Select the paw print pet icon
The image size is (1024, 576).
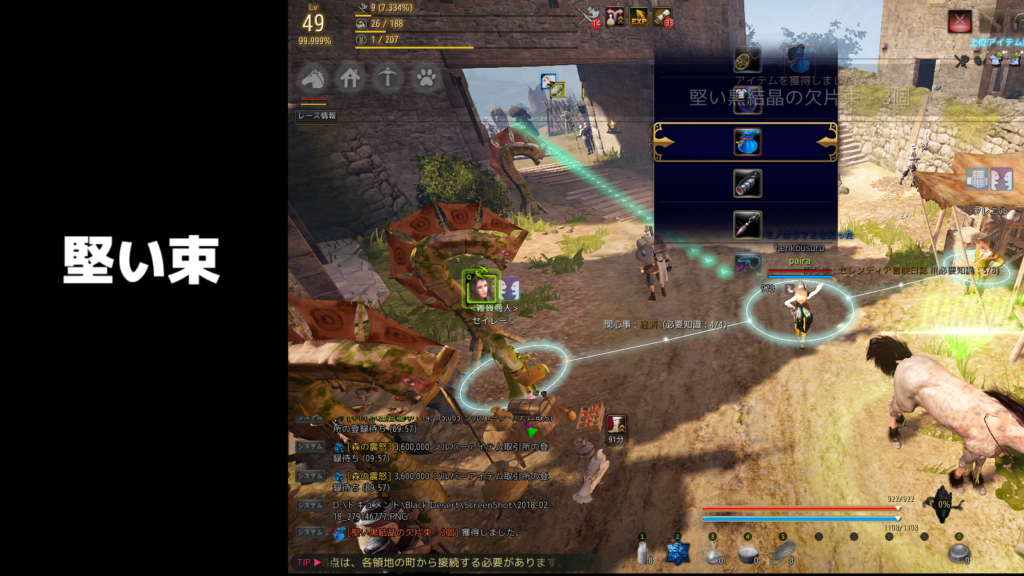pyautogui.click(x=426, y=78)
